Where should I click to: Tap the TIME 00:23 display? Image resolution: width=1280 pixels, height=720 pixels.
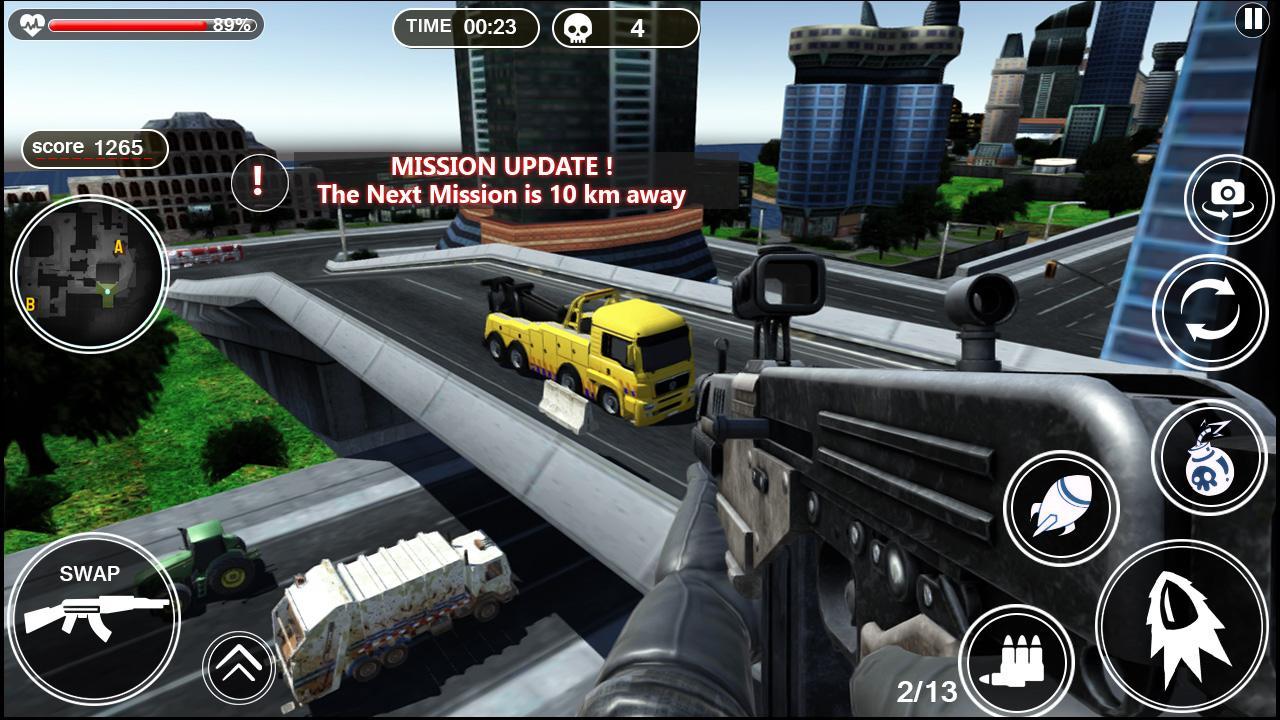coord(466,27)
